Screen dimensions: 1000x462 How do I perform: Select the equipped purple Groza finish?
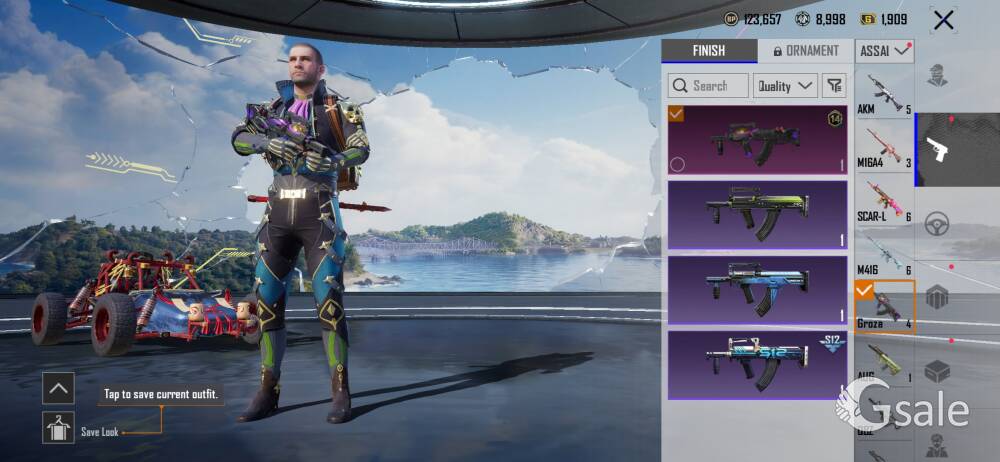point(757,140)
